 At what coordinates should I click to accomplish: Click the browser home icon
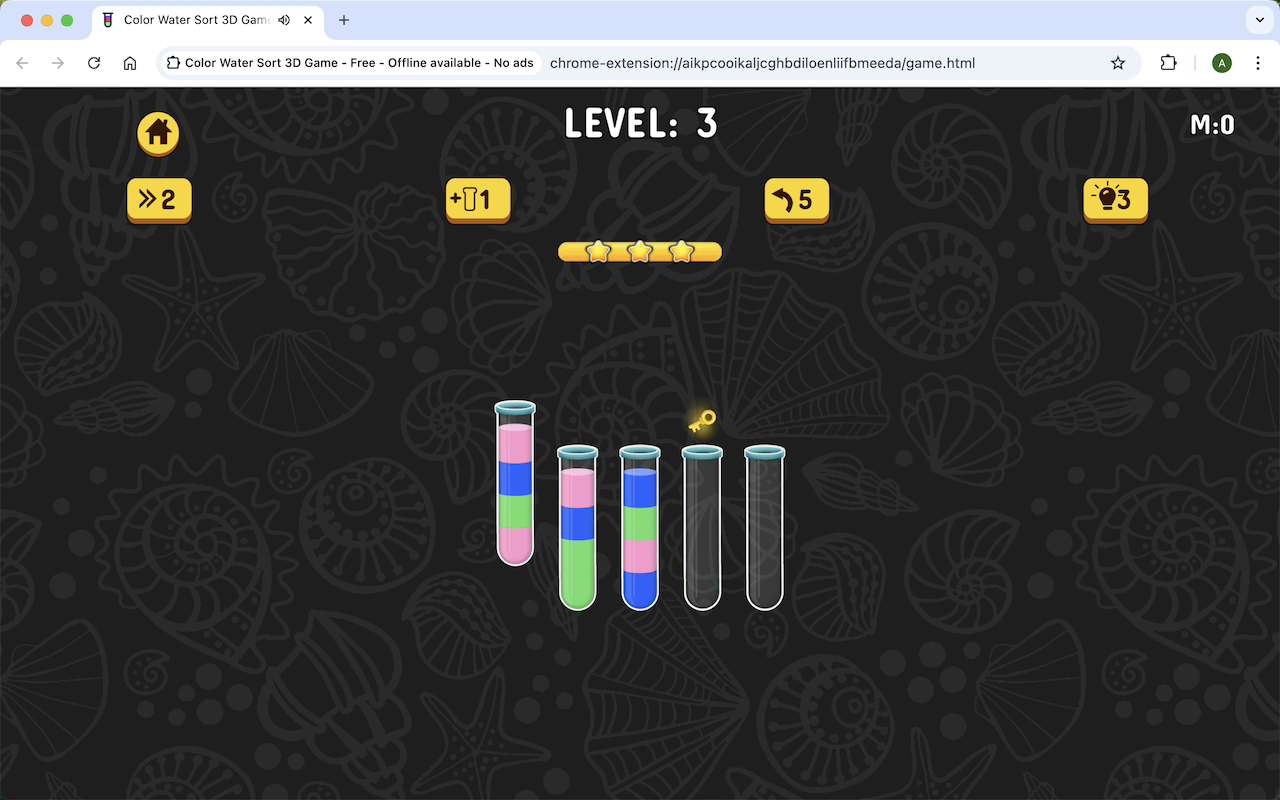click(x=130, y=62)
